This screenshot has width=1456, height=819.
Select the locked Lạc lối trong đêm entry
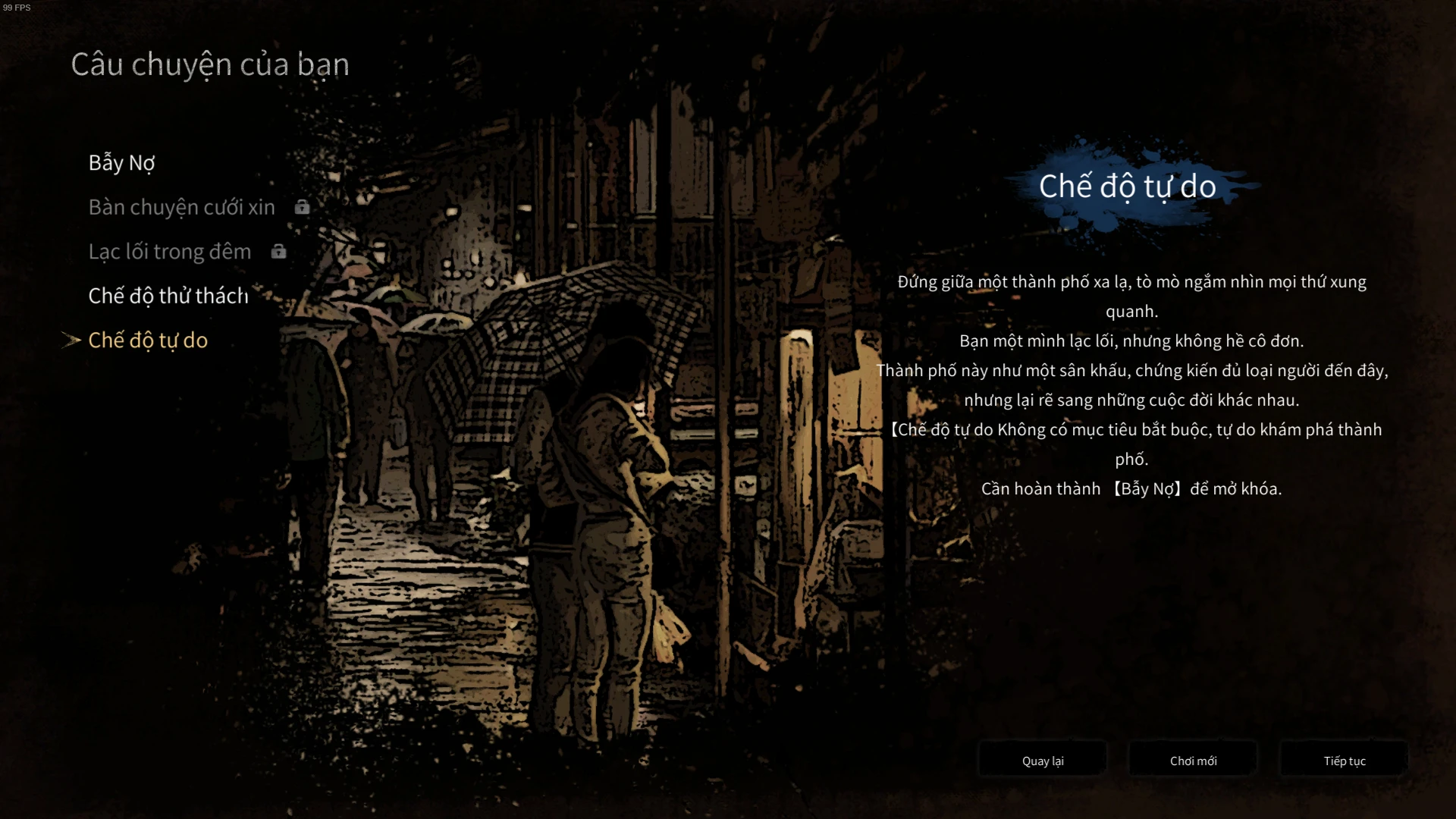[169, 252]
